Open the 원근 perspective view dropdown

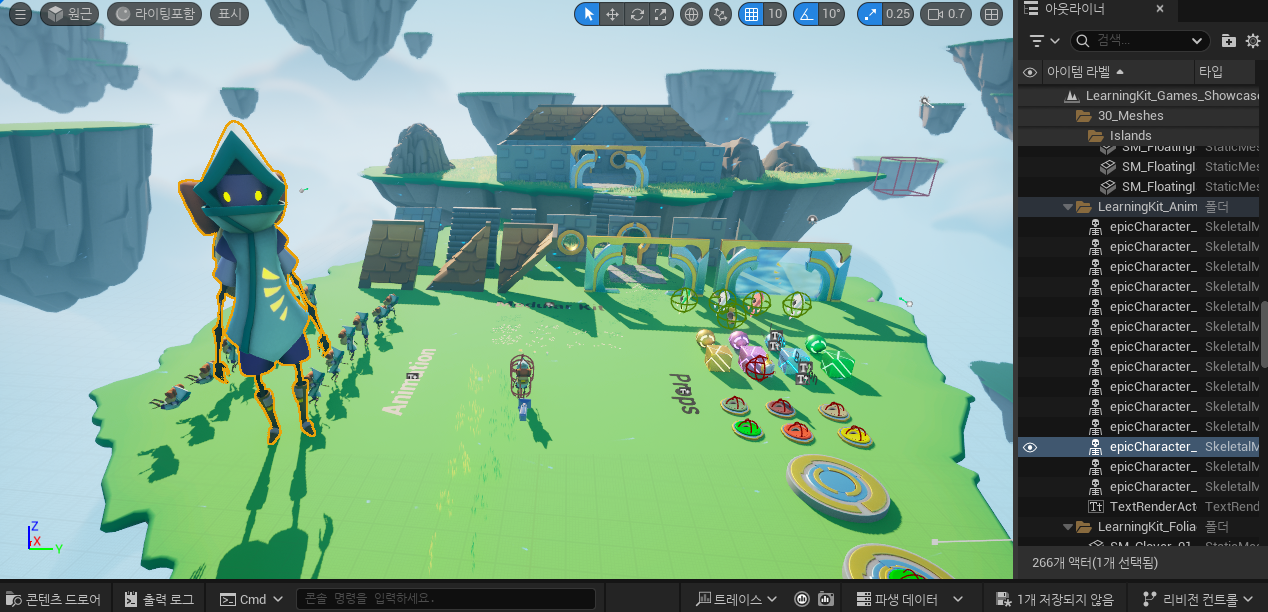(x=66, y=14)
